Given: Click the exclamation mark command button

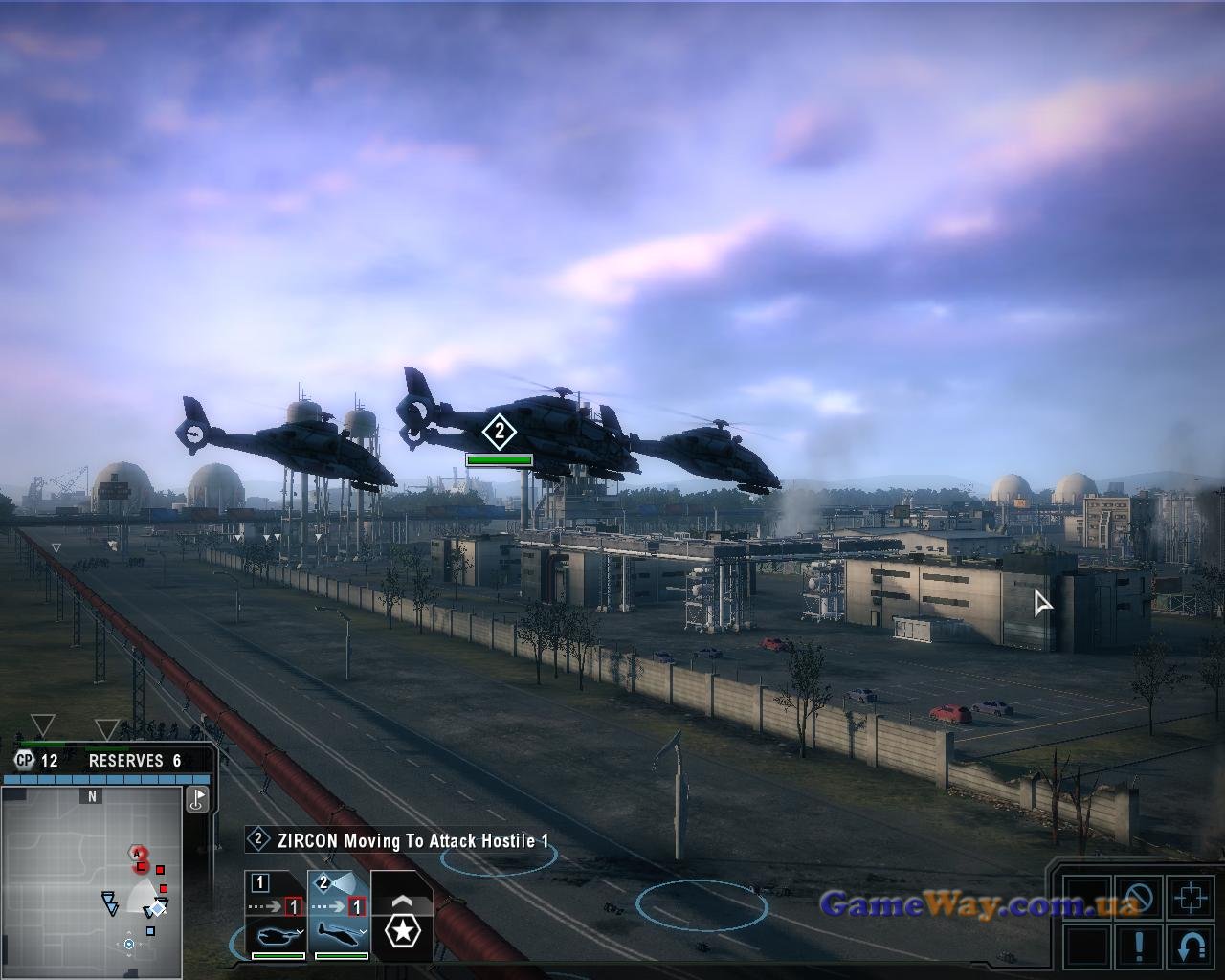Looking at the screenshot, I should pyautogui.click(x=1139, y=947).
